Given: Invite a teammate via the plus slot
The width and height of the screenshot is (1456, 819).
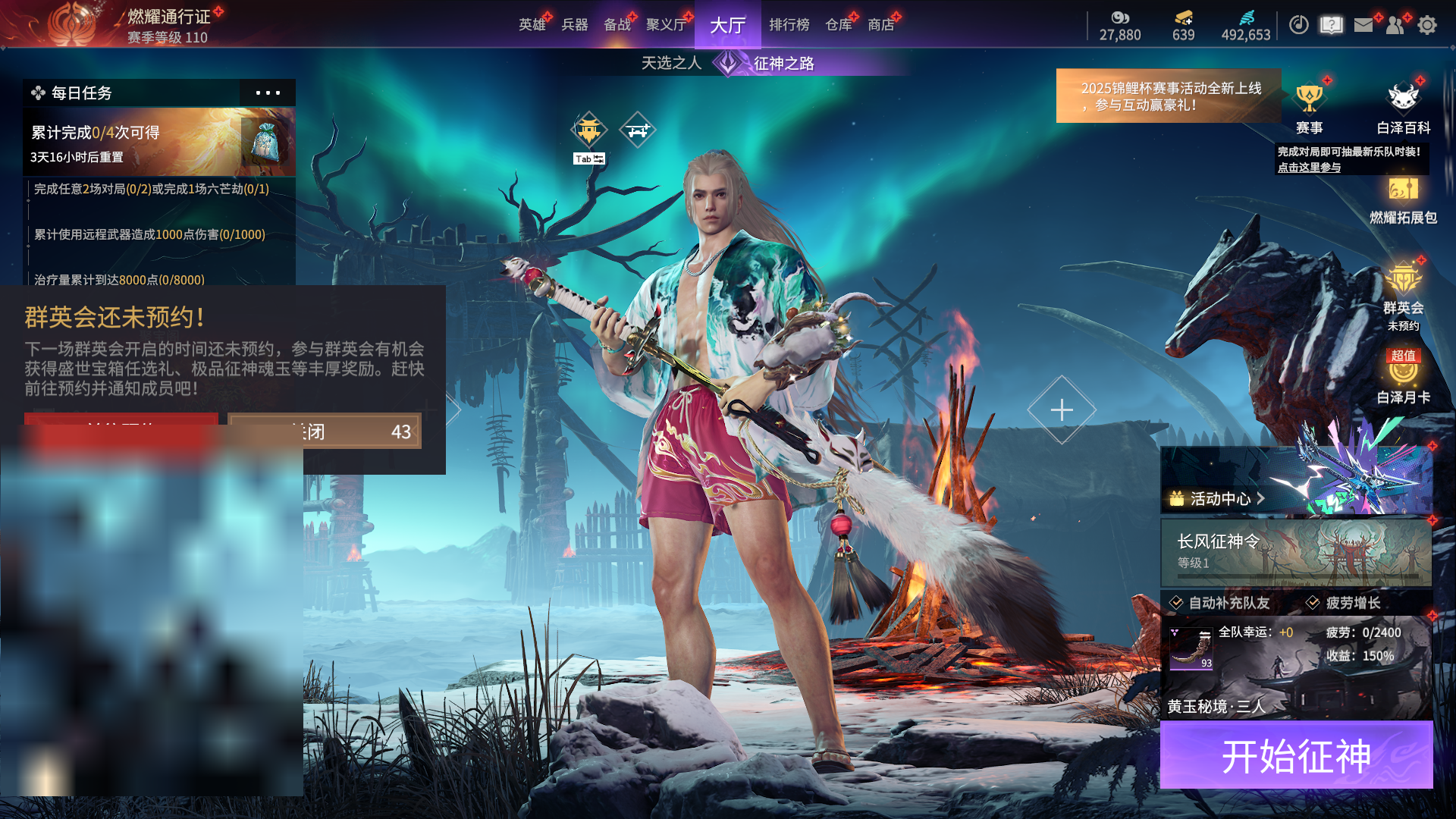Looking at the screenshot, I should (x=1062, y=409).
